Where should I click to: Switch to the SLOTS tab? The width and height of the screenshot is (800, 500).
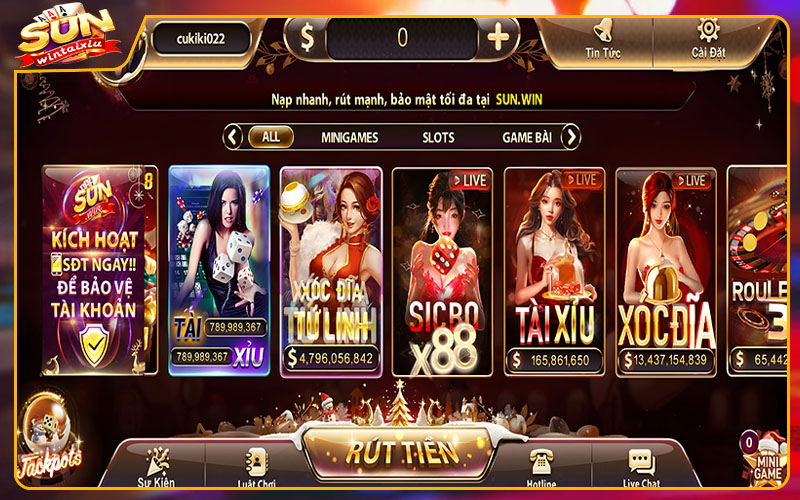tap(438, 137)
